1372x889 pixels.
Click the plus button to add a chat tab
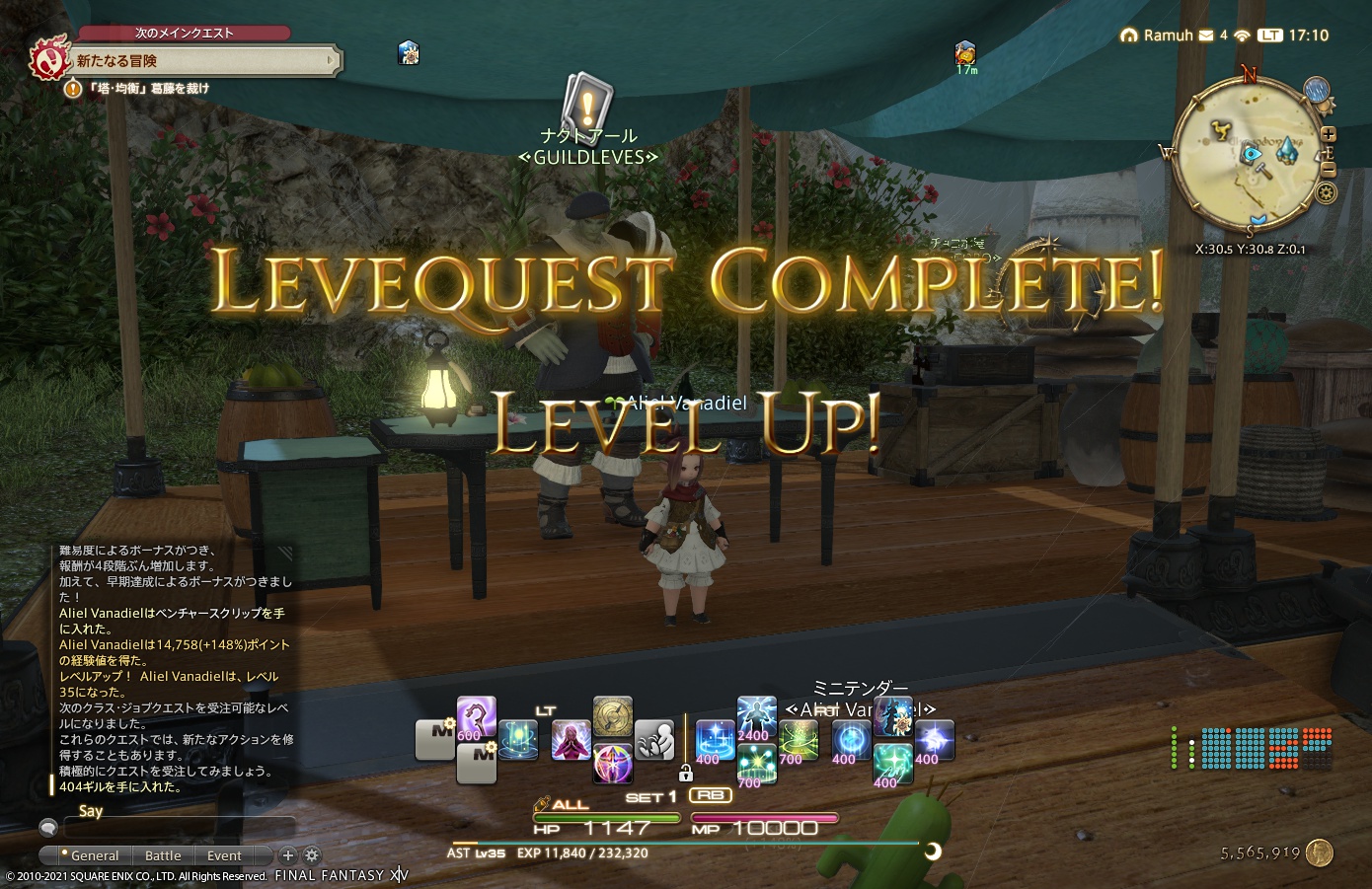click(x=288, y=855)
